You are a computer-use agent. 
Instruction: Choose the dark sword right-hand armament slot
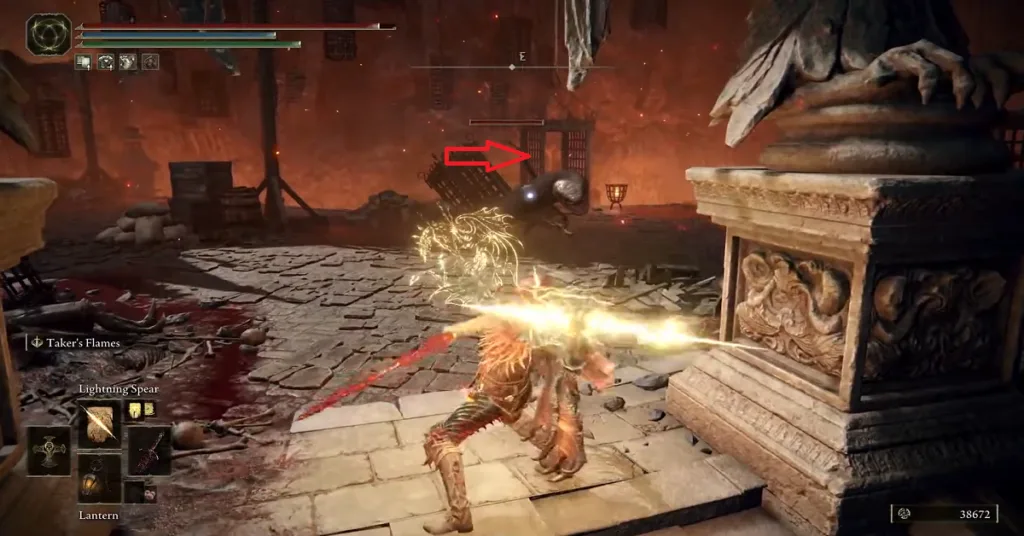click(148, 451)
